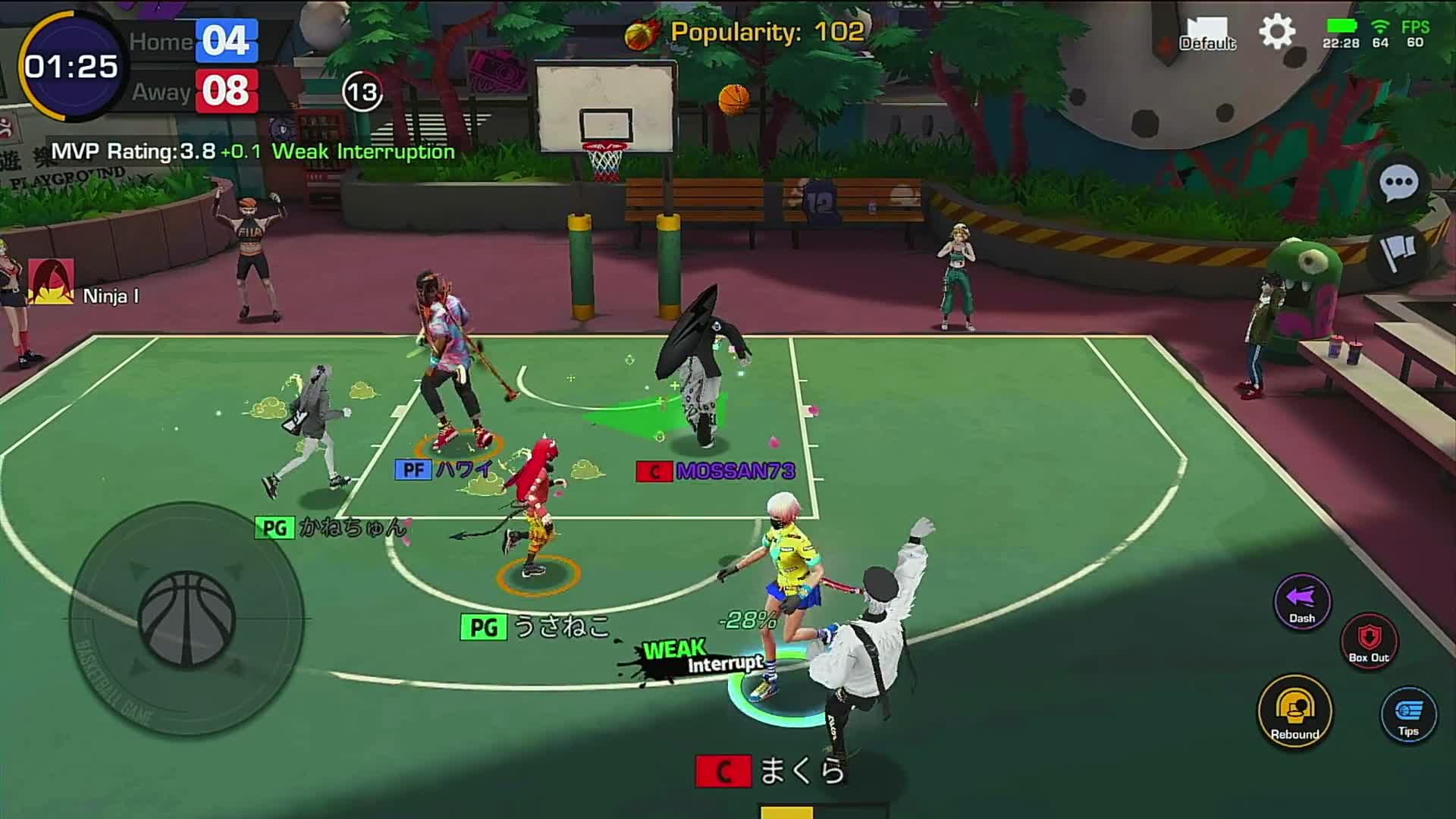Open the gear settings menu
The height and width of the screenshot is (819, 1456).
click(1277, 33)
